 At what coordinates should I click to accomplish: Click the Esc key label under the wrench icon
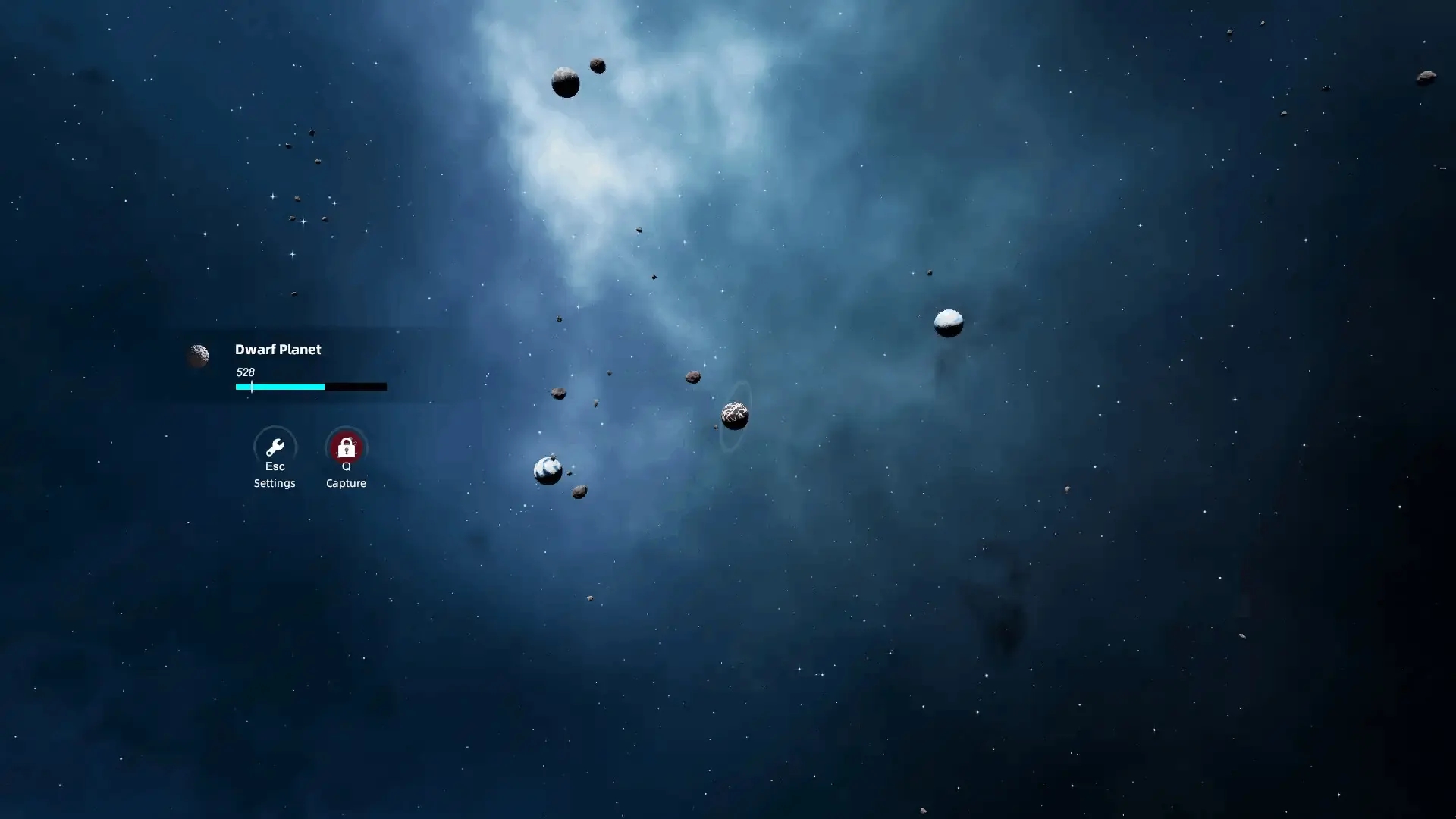click(x=275, y=466)
